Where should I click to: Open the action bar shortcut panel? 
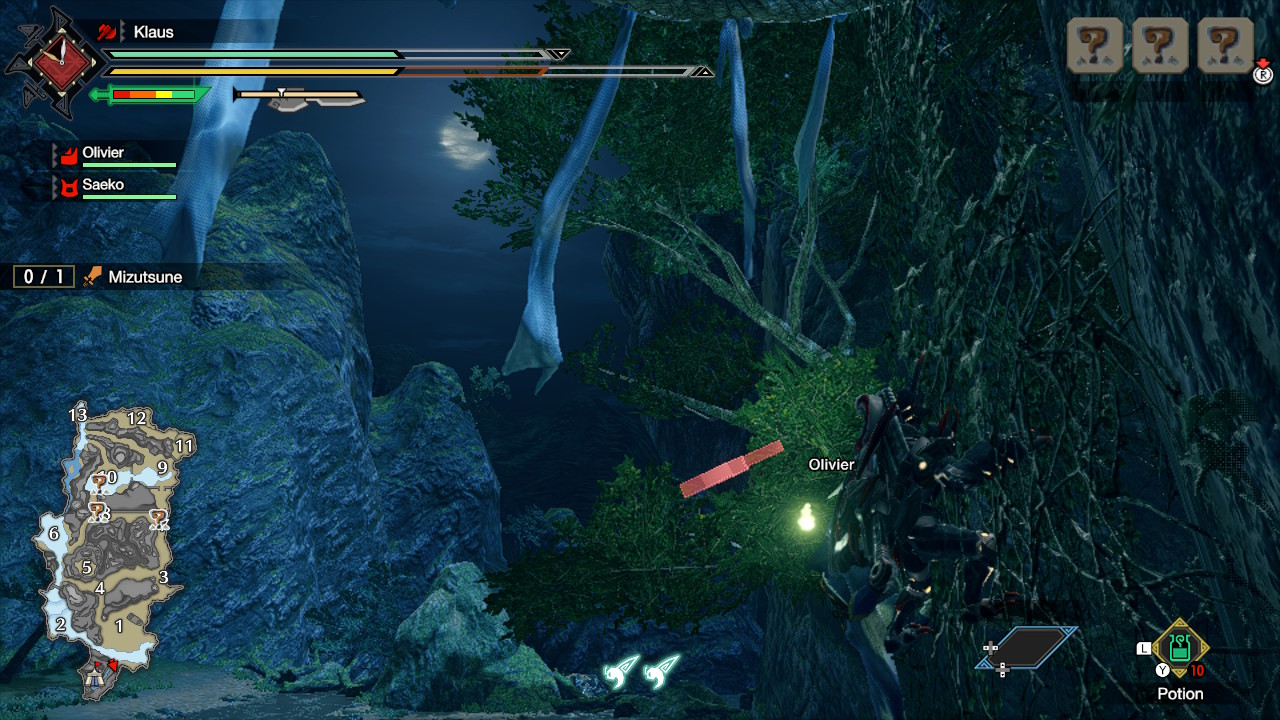coord(1027,648)
